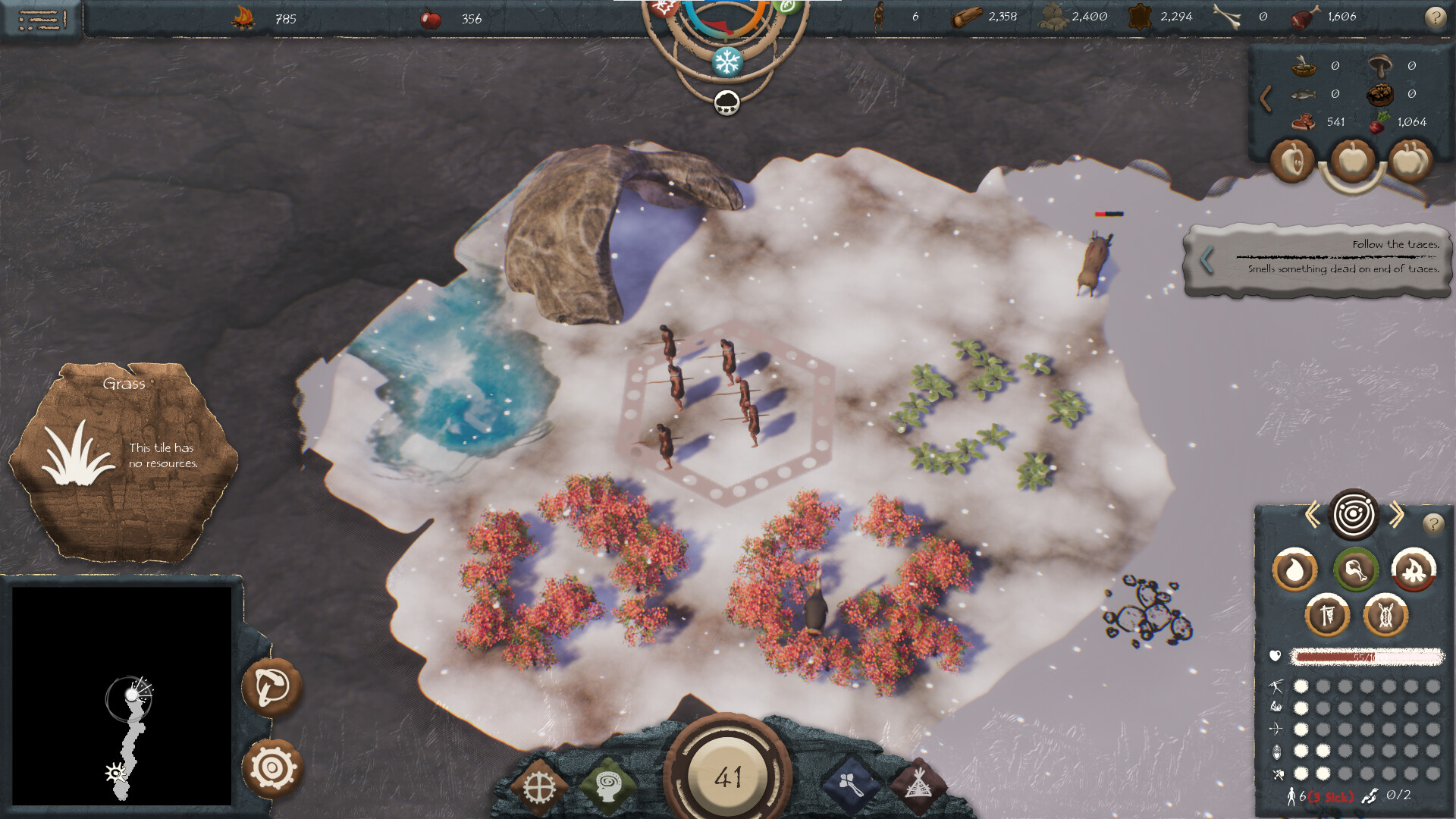Click the right double-arrow in tribe panel
1456x819 pixels.
click(x=1395, y=515)
